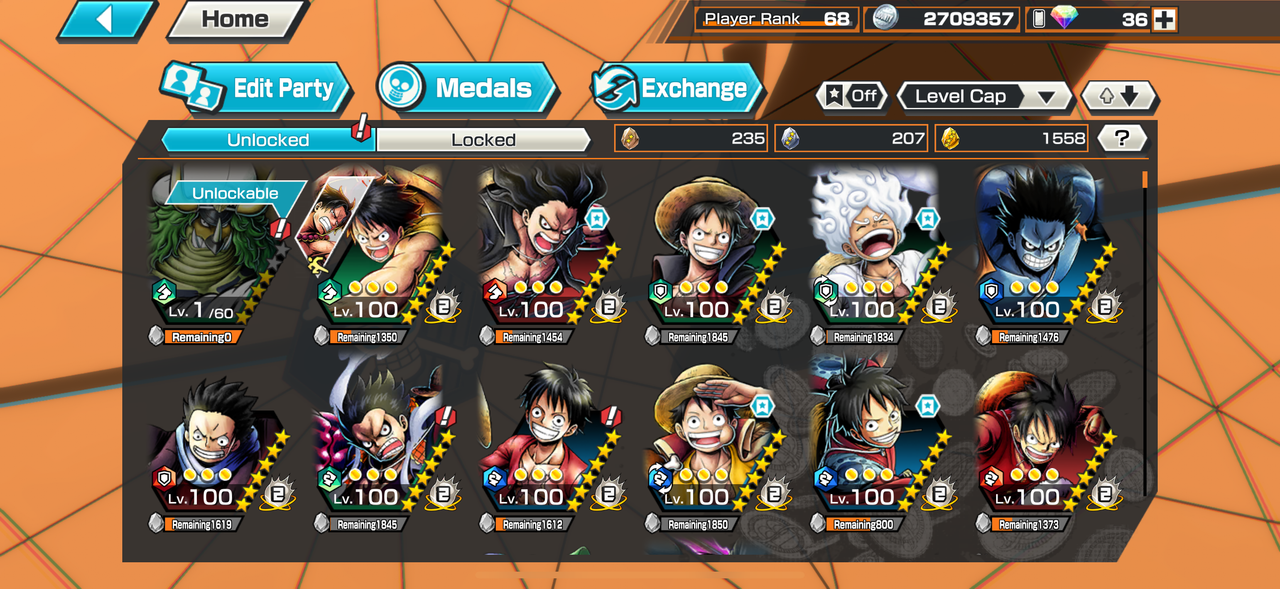Open the Exchange menu

point(675,88)
